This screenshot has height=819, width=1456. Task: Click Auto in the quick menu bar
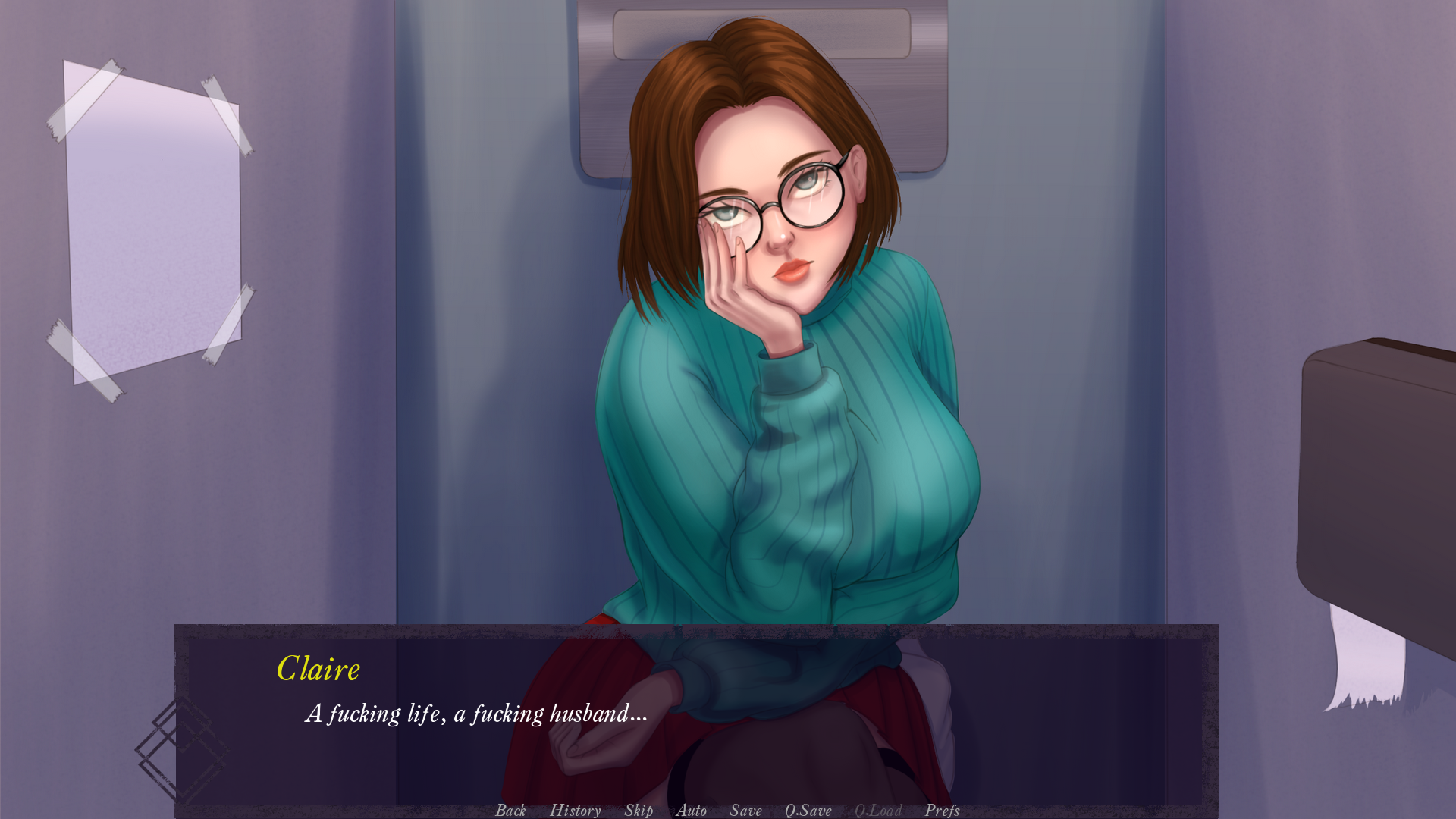691,810
